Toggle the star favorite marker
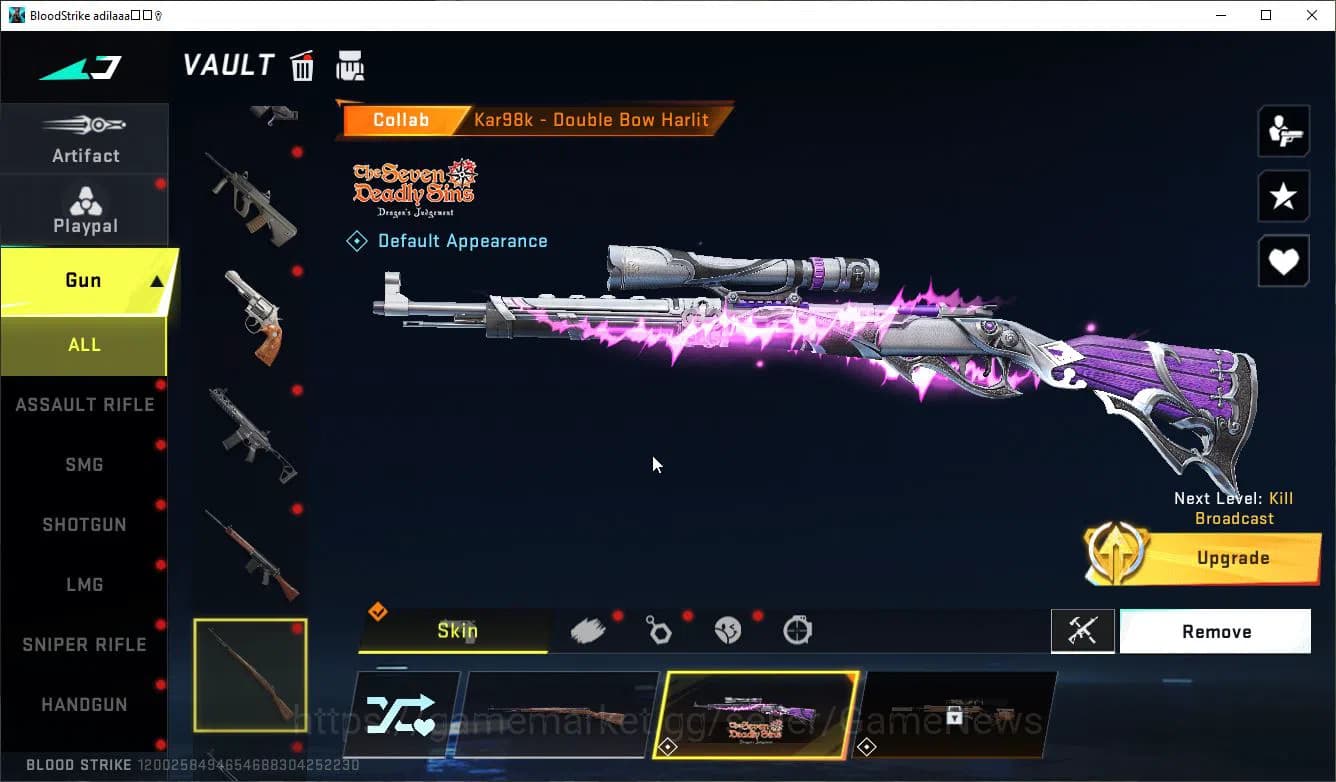This screenshot has width=1336, height=782. pos(1283,196)
